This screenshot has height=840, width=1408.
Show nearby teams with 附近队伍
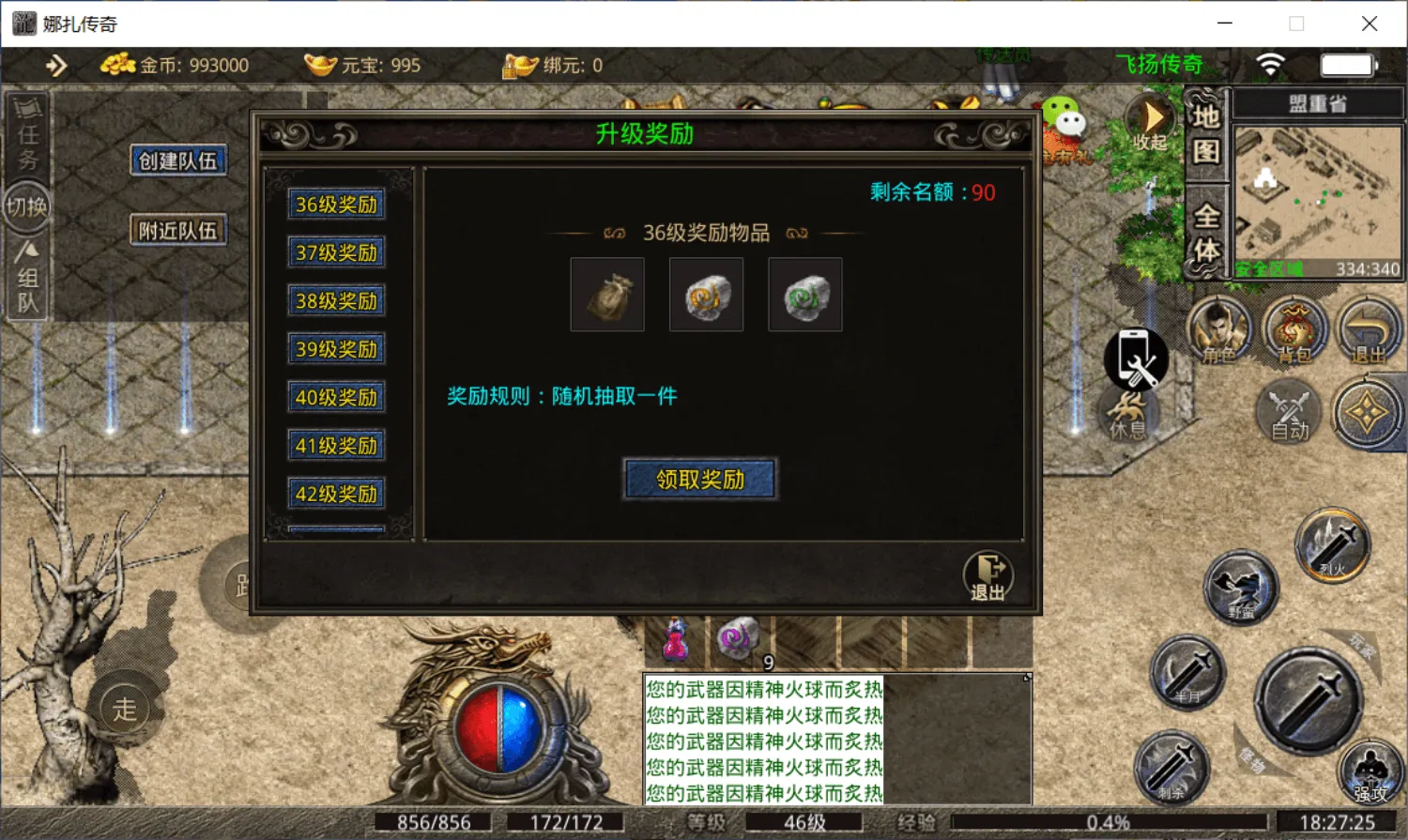click(178, 230)
